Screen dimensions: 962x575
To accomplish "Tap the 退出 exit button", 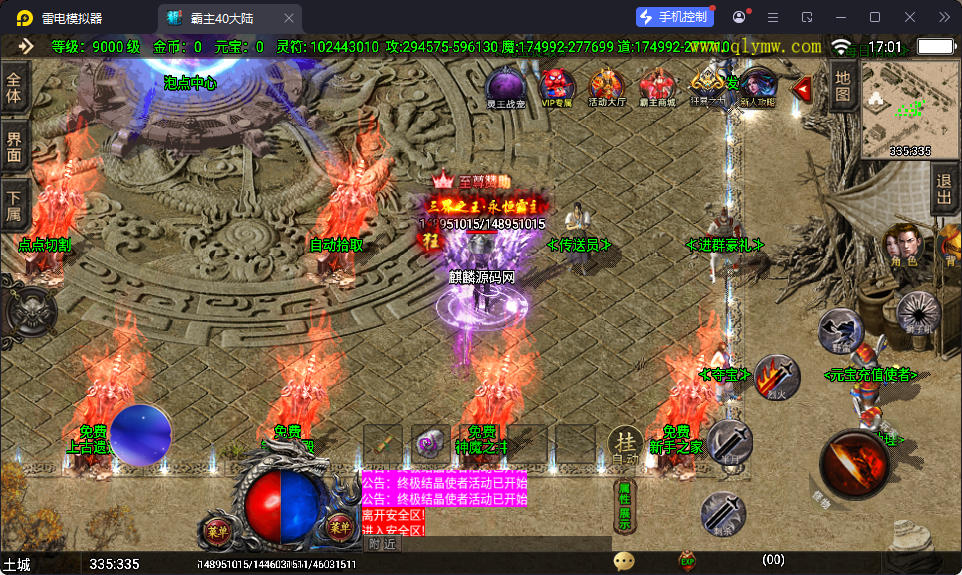I will (x=943, y=190).
